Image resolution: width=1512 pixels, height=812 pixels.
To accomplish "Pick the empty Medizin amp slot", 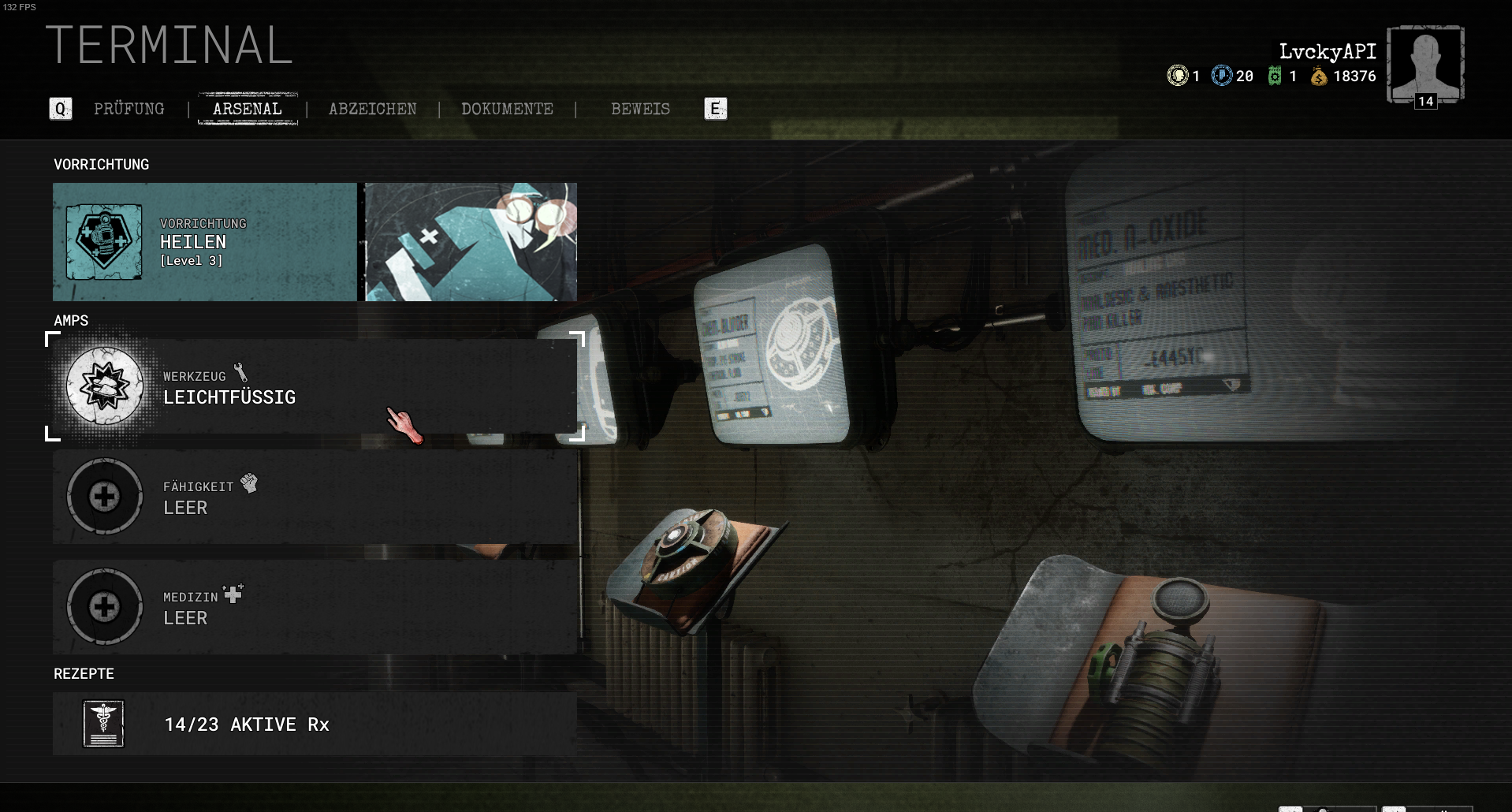I will click(x=315, y=607).
